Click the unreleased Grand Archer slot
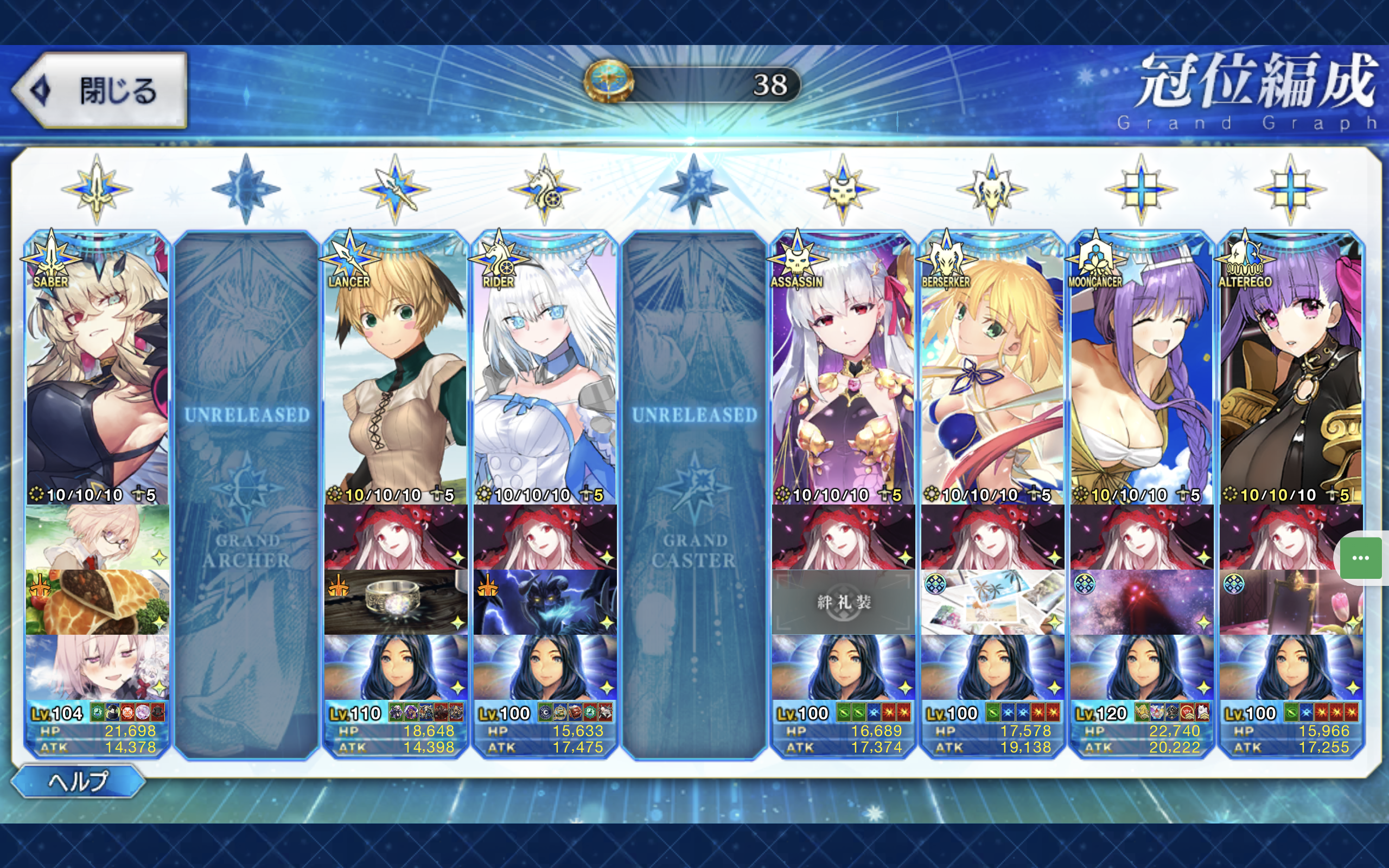1389x868 pixels. click(x=246, y=494)
